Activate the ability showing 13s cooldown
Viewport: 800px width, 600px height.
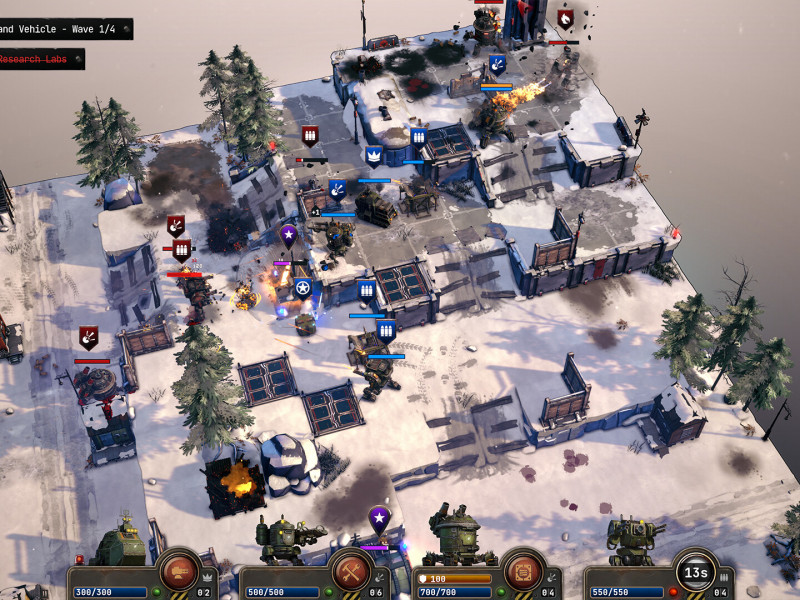coord(694,571)
